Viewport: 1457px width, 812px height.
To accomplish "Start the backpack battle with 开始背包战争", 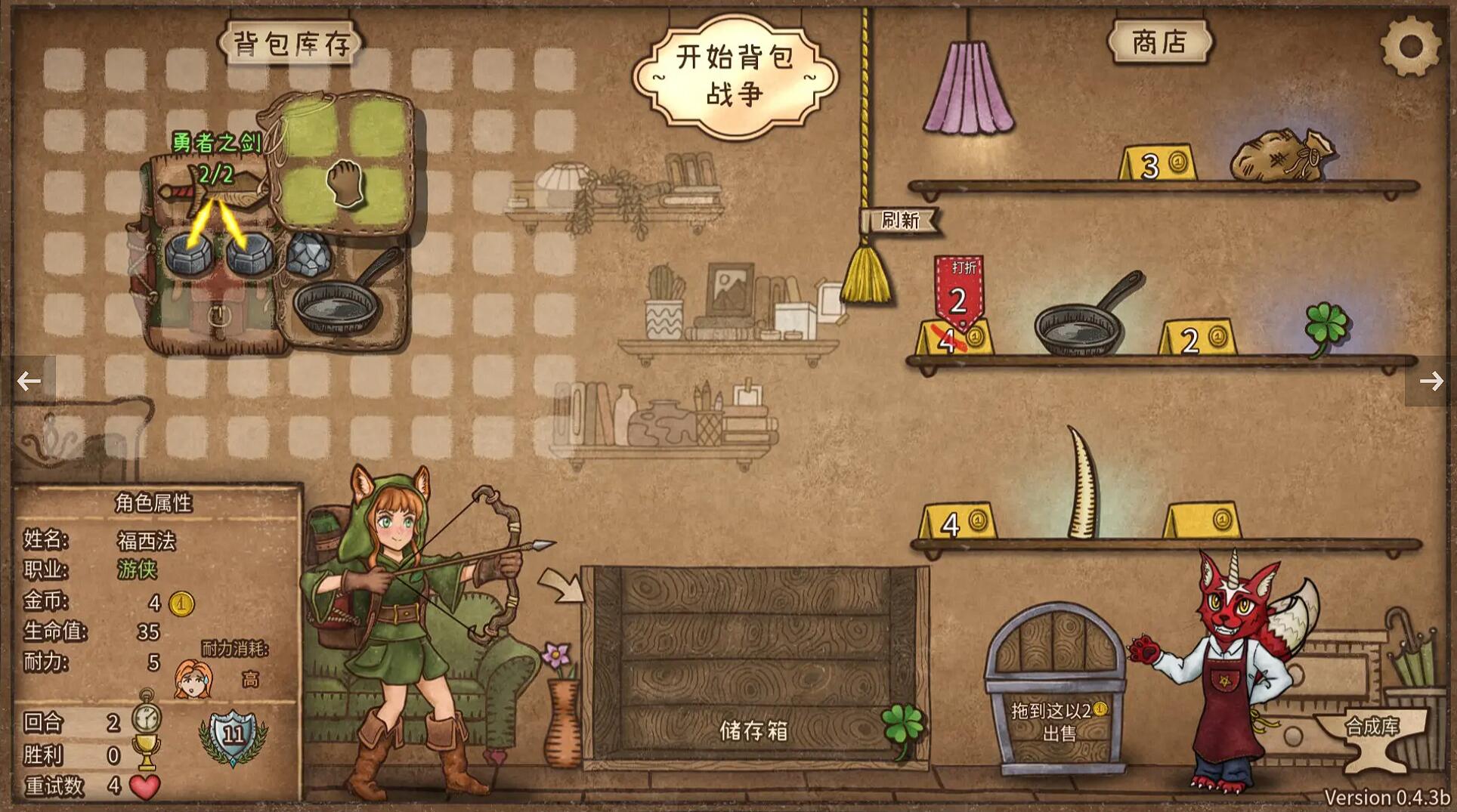I will (735, 76).
